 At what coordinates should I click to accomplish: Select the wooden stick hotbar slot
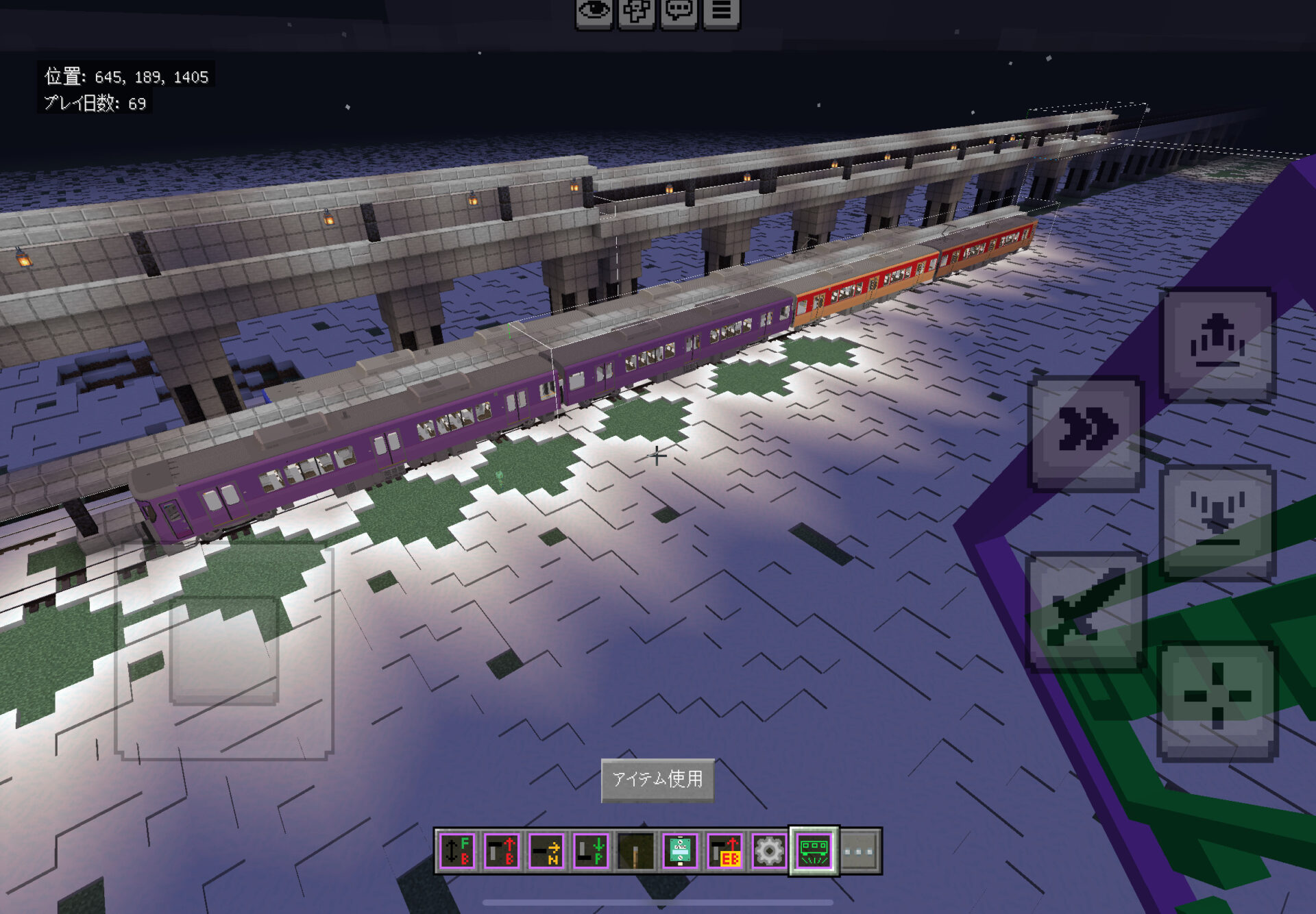click(x=635, y=851)
